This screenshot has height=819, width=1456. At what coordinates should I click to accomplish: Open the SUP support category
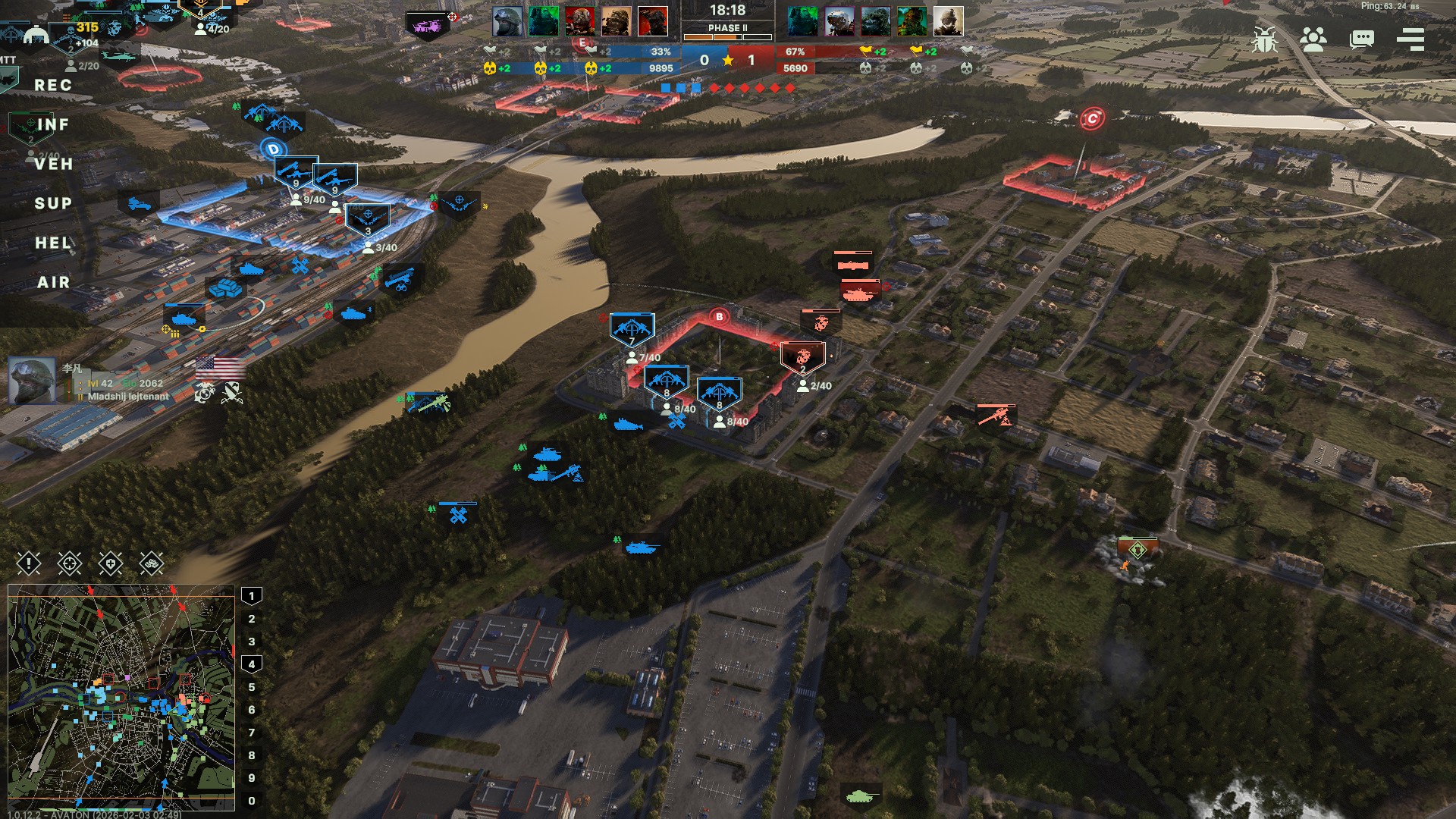(53, 204)
